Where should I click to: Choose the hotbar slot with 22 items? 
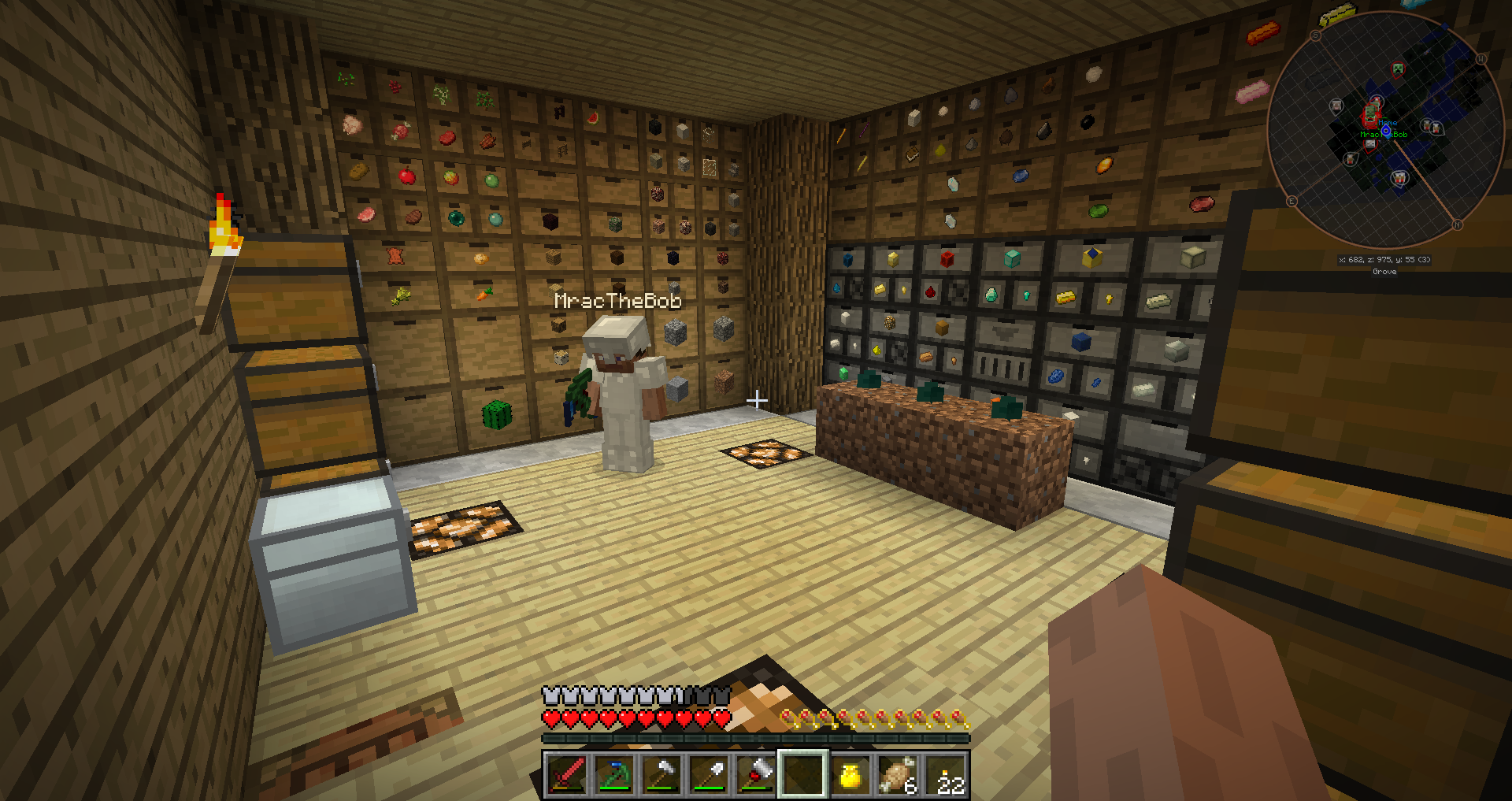945,774
